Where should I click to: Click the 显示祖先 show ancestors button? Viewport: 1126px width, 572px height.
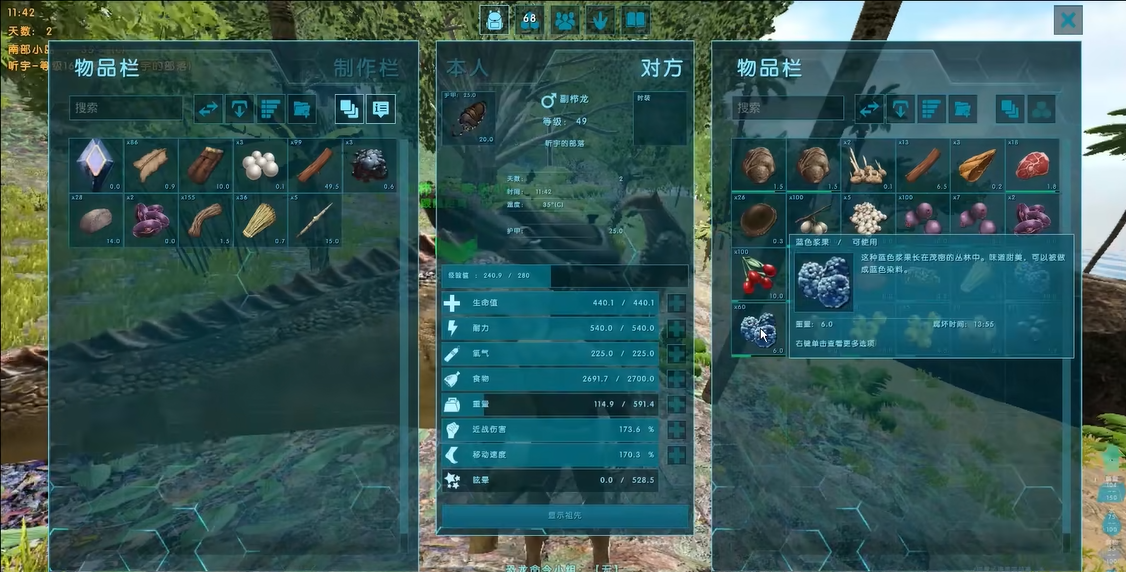click(565, 516)
